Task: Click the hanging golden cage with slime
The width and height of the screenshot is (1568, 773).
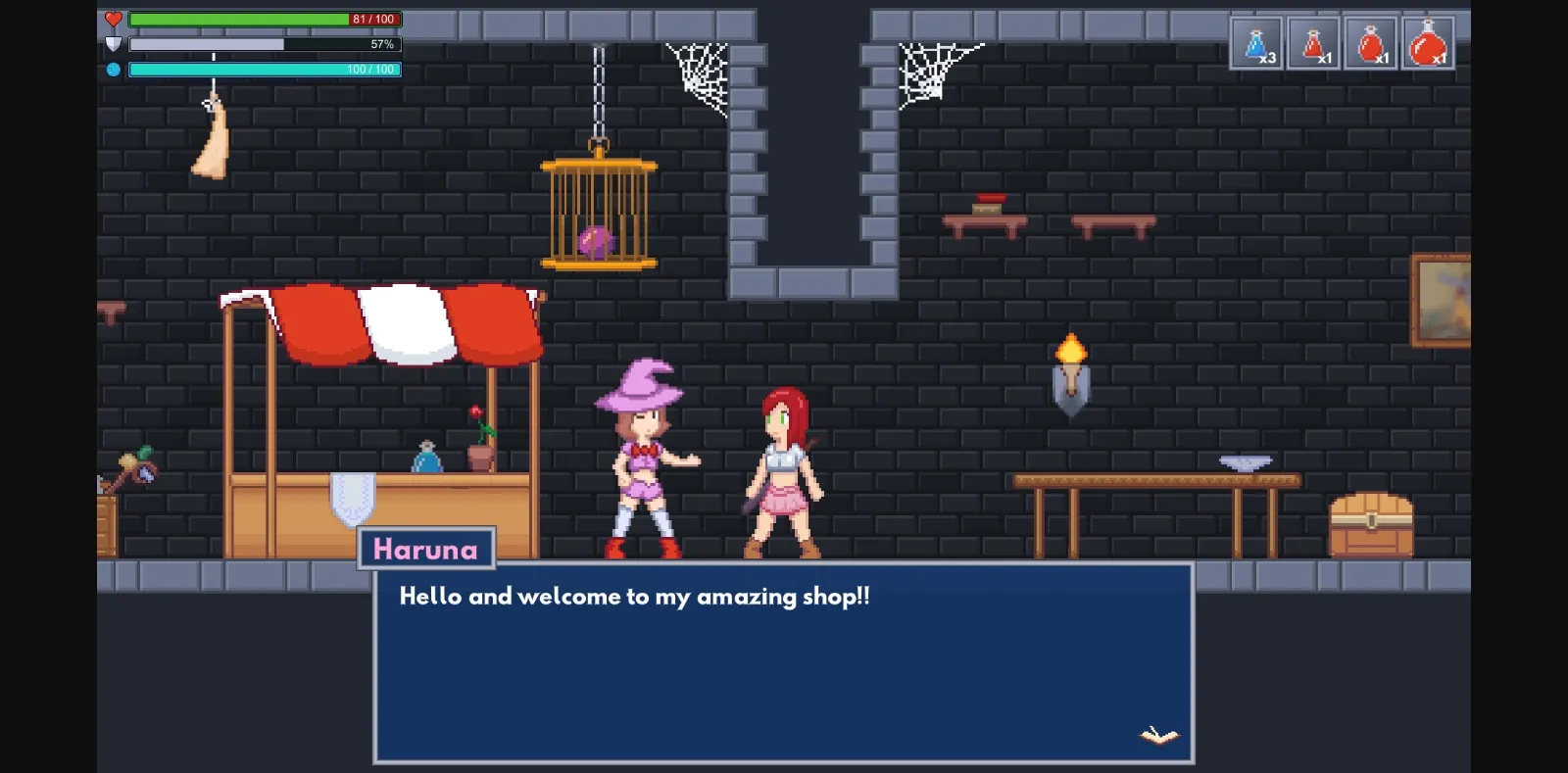Action: [598, 211]
